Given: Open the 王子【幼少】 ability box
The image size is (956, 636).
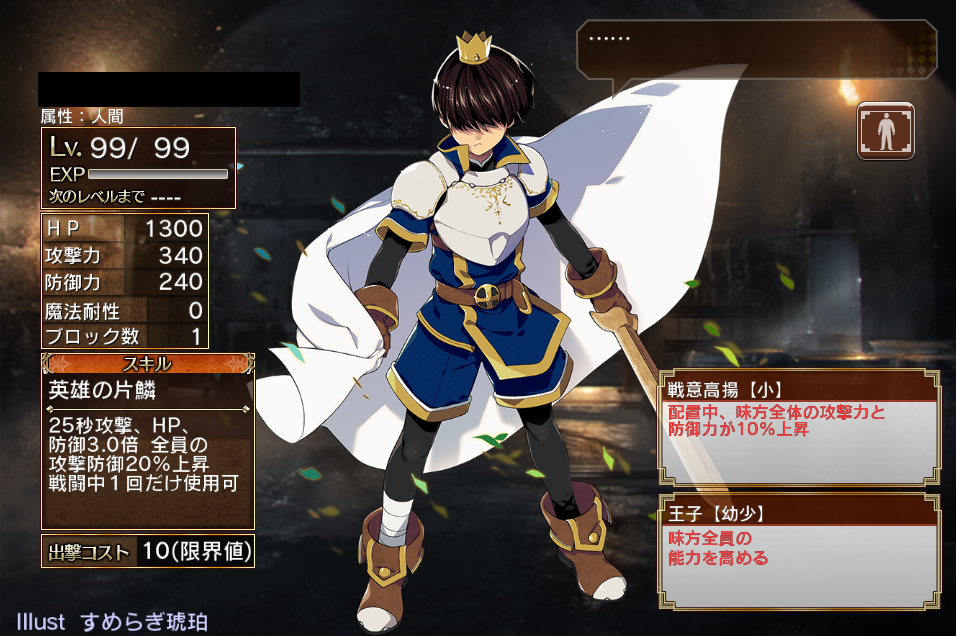Looking at the screenshot, I should click(x=798, y=551).
